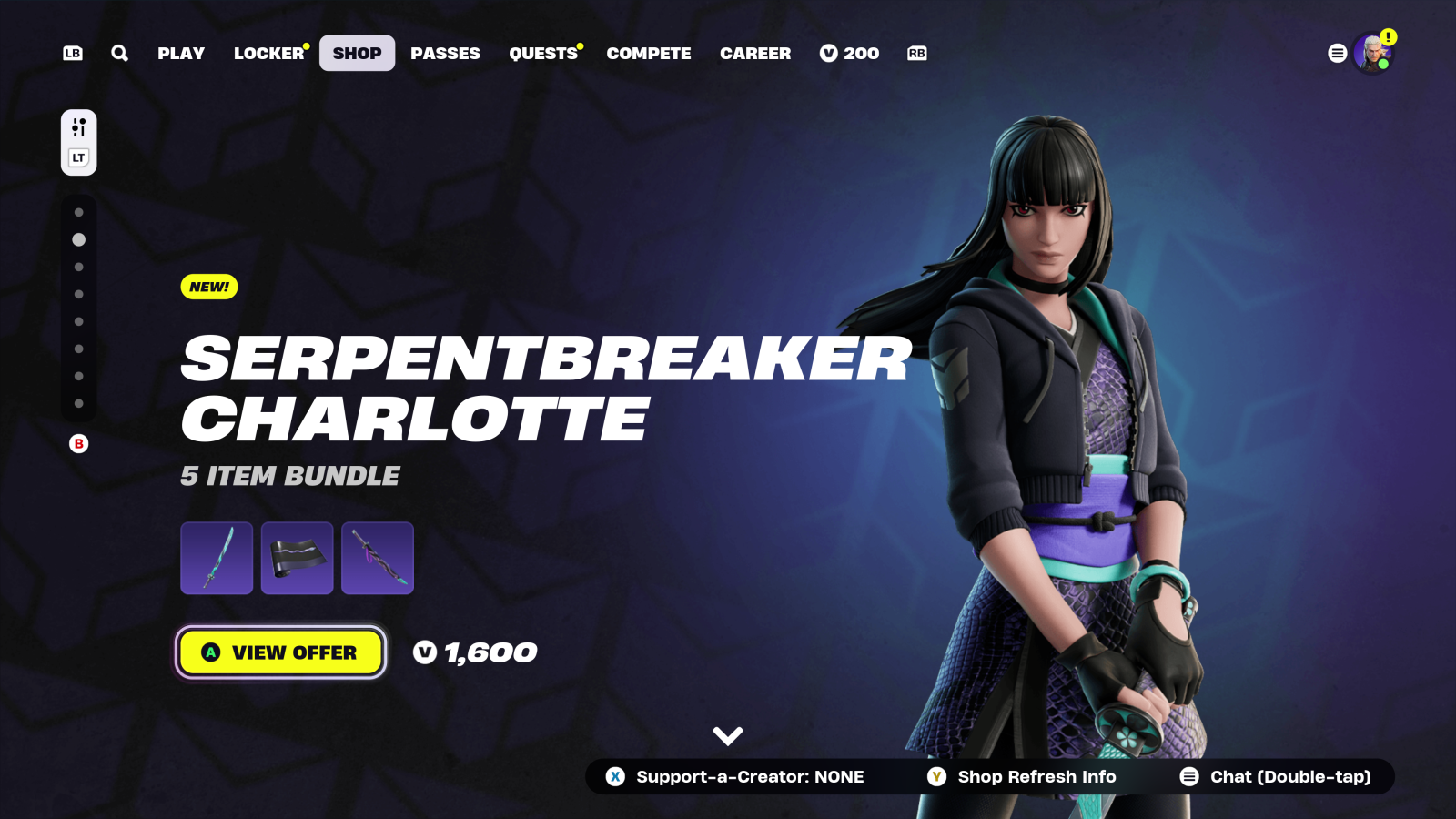1456x819 pixels.
Task: Open the COMPETE section
Action: pyautogui.click(x=648, y=53)
